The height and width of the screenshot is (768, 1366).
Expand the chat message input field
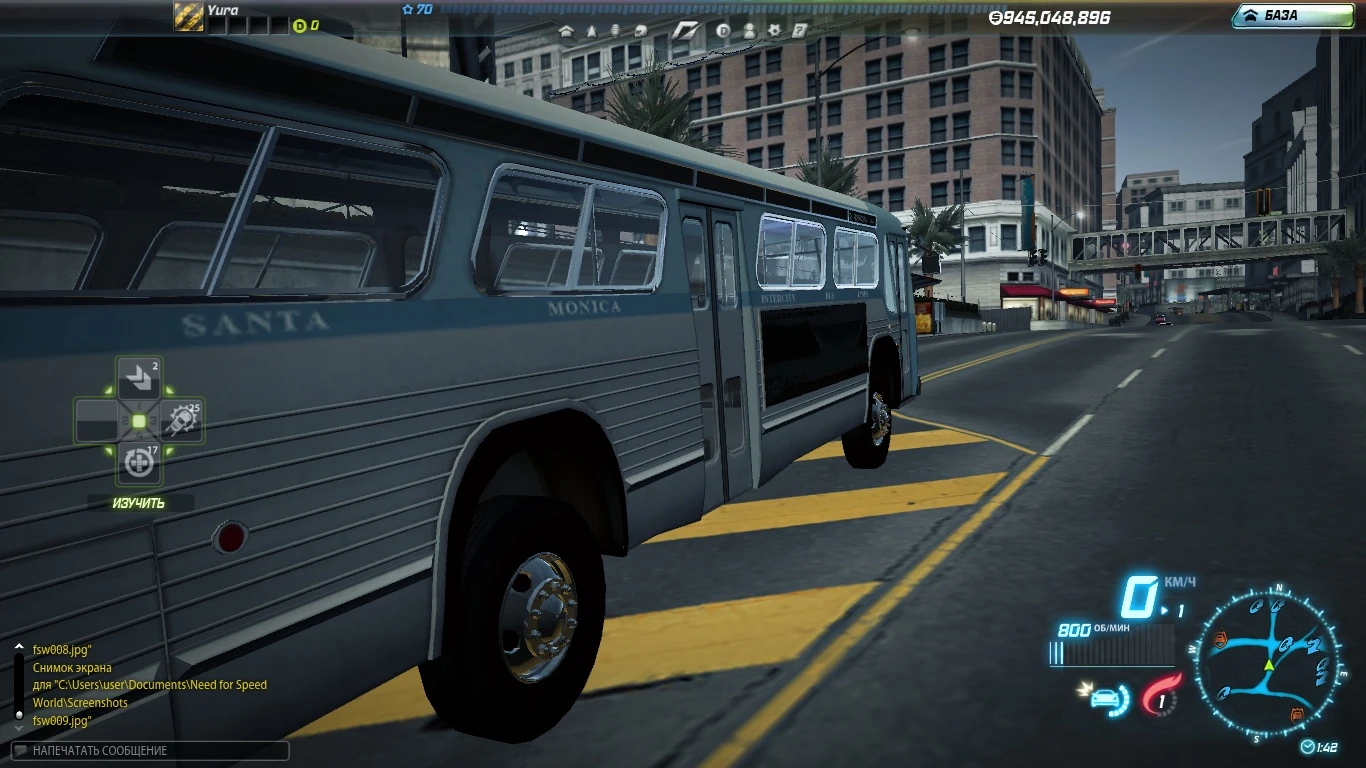[150, 750]
